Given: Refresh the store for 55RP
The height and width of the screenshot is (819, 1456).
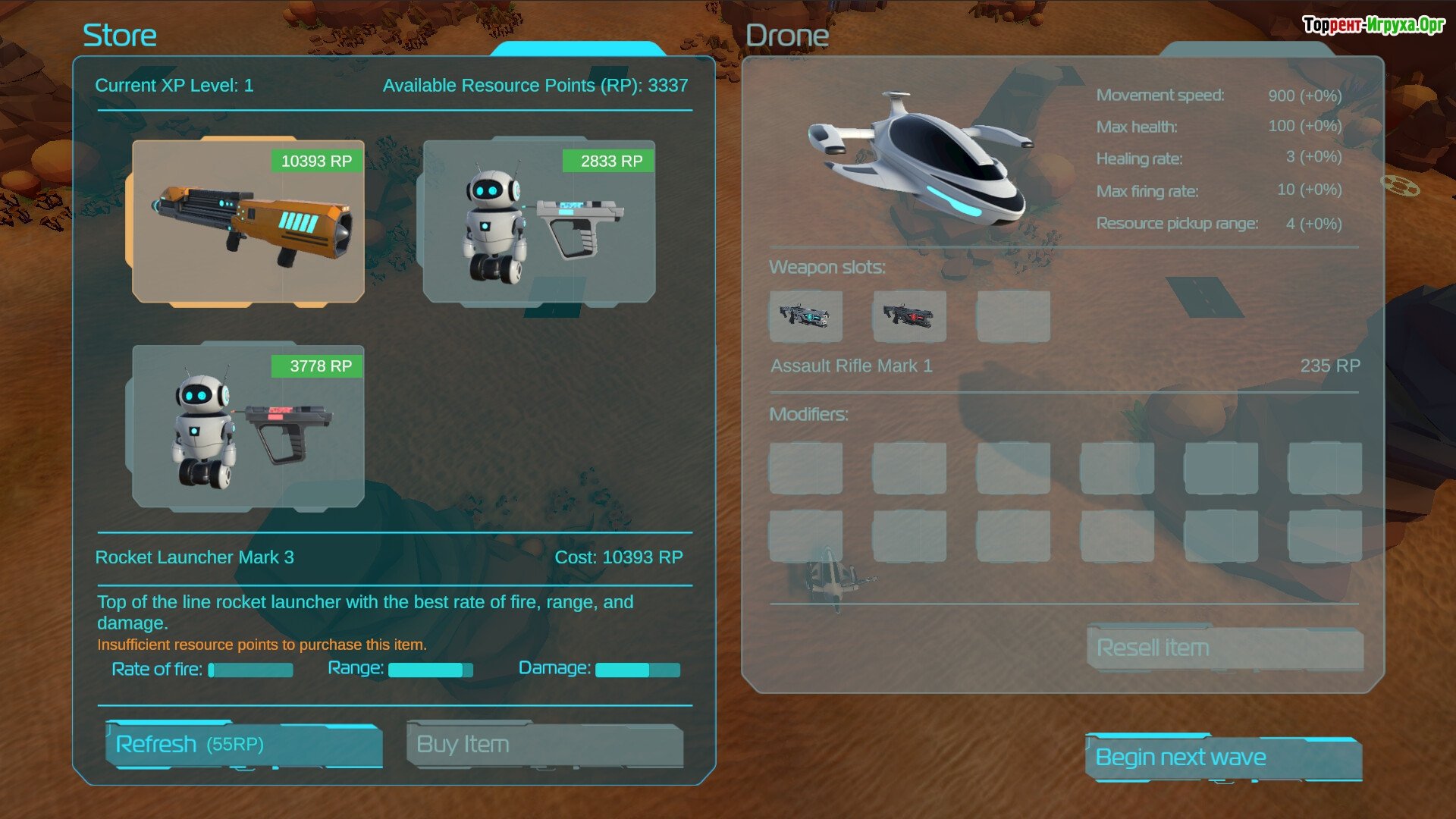Looking at the screenshot, I should click(x=243, y=745).
